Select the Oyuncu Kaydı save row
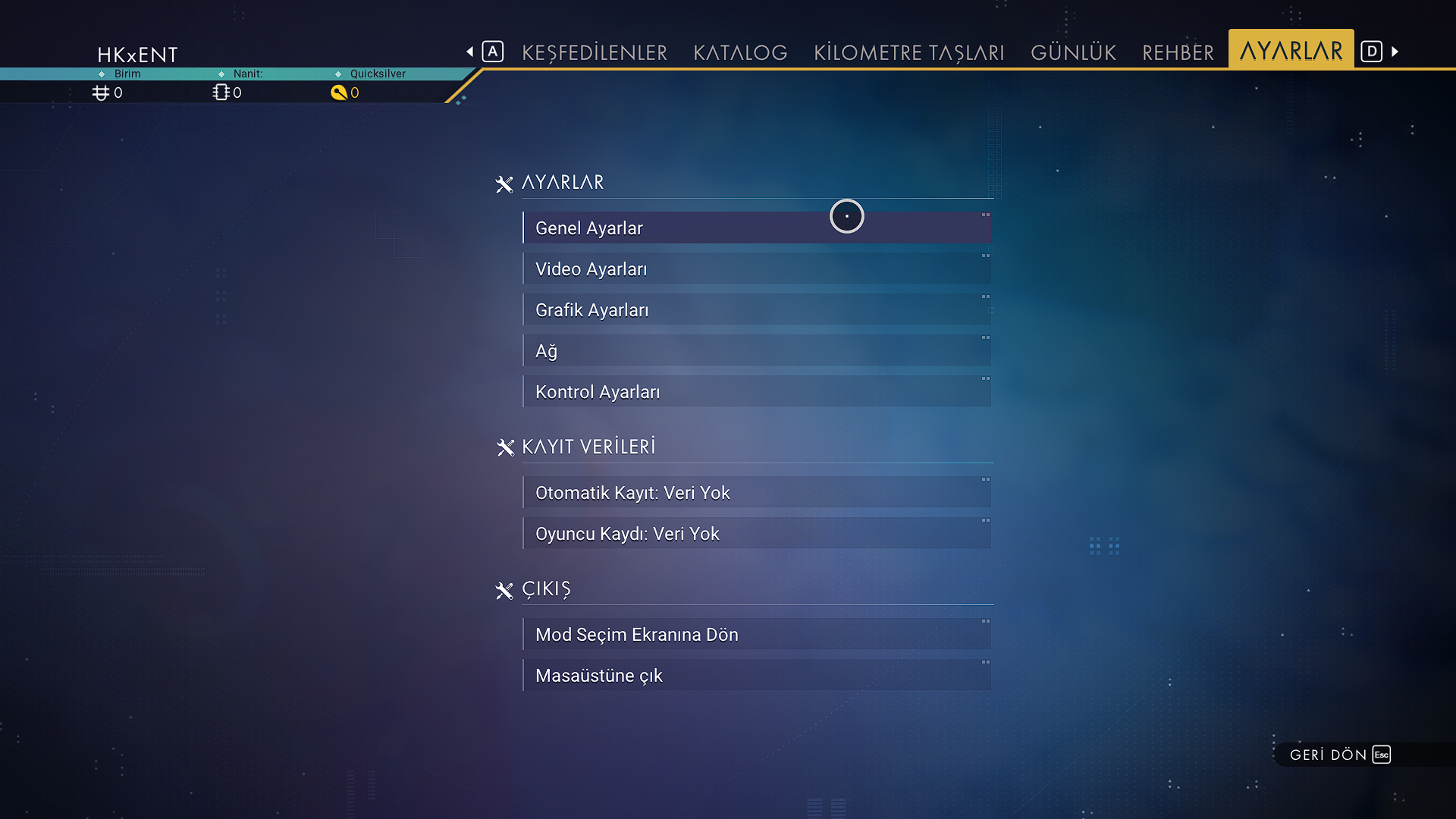The height and width of the screenshot is (819, 1456). 756,534
